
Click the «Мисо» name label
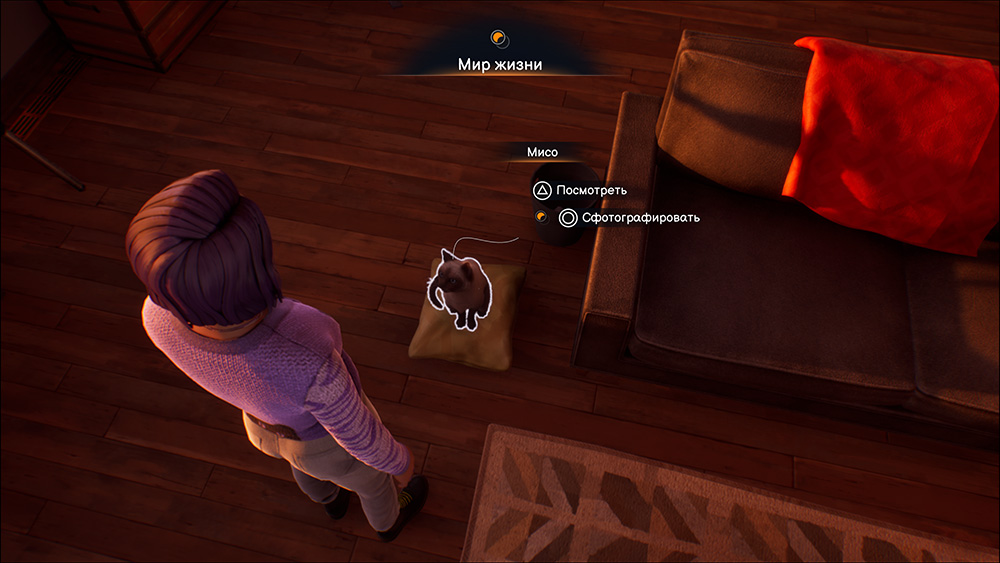tap(542, 153)
